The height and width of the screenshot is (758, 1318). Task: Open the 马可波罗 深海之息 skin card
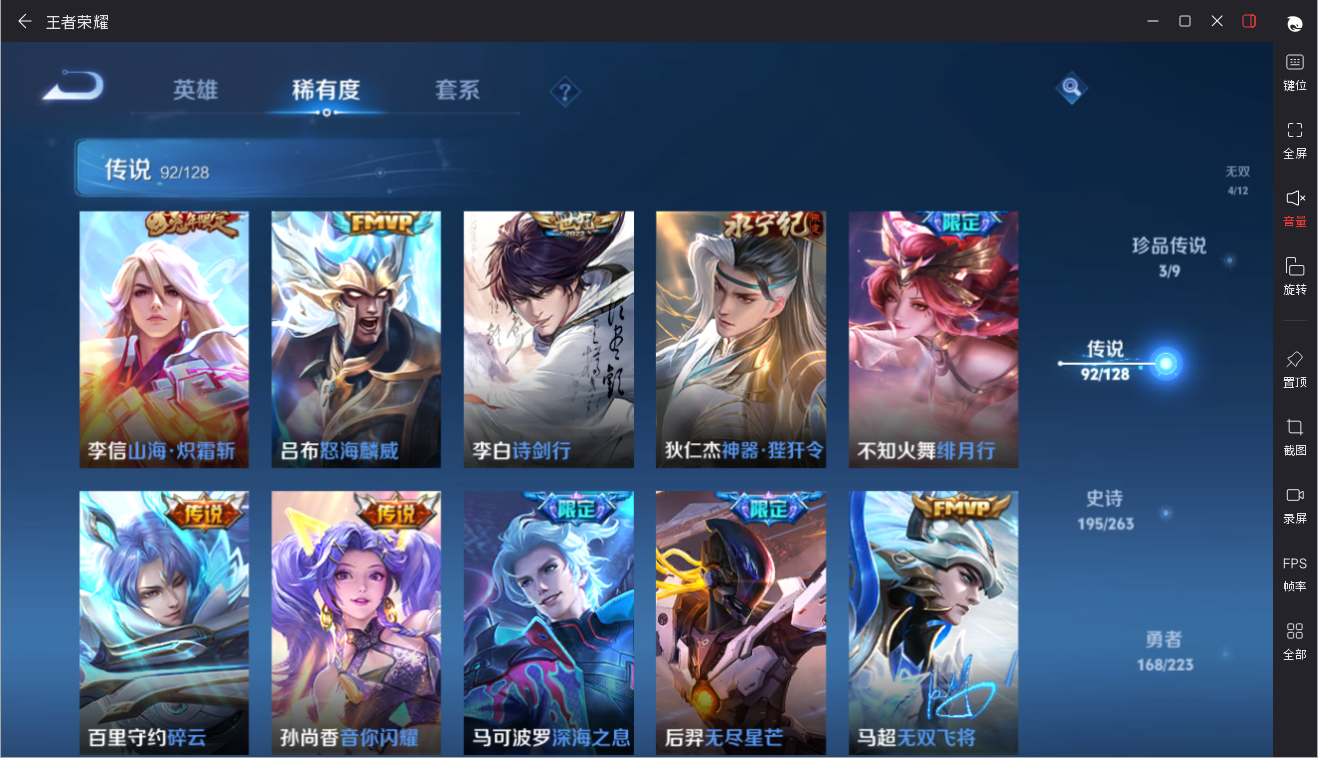[548, 622]
